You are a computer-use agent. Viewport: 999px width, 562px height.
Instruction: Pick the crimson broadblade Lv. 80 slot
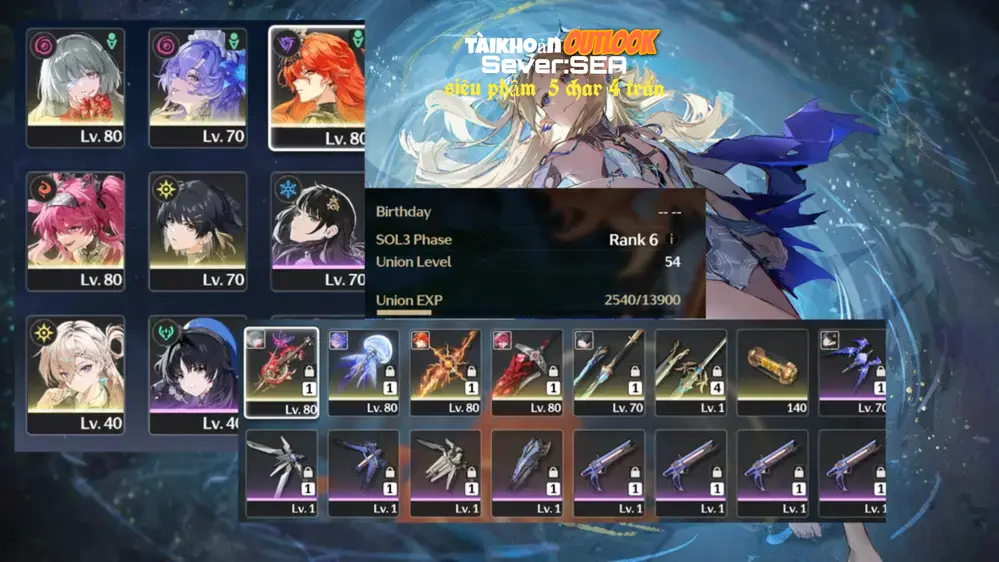point(527,372)
